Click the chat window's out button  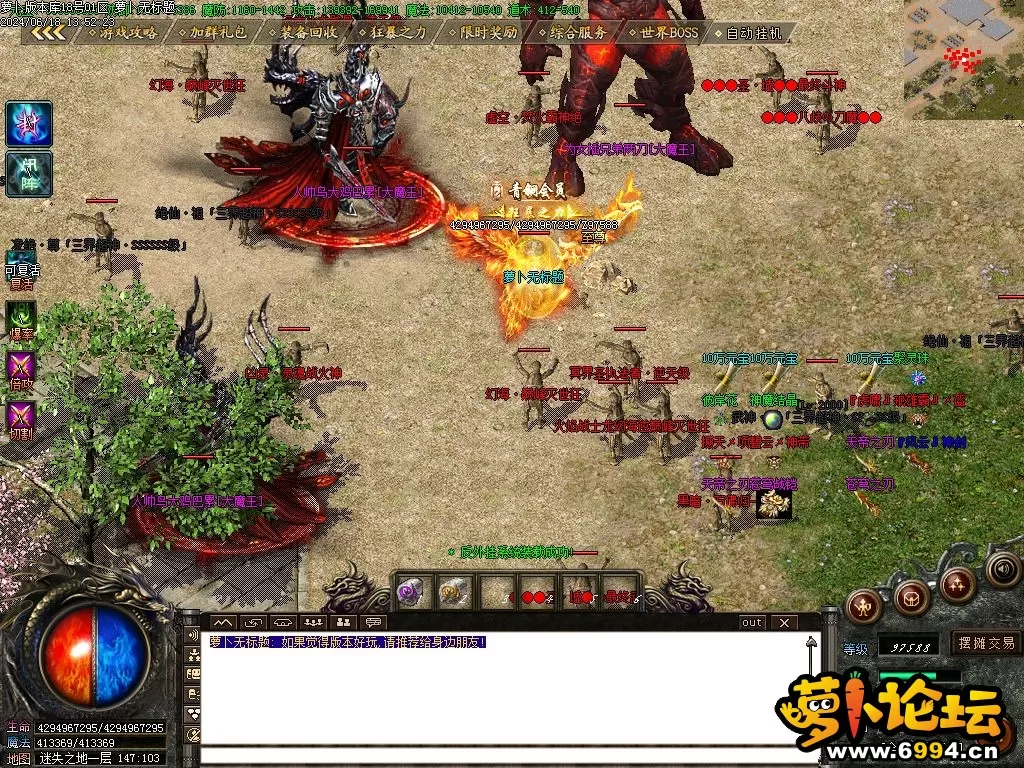pos(751,622)
